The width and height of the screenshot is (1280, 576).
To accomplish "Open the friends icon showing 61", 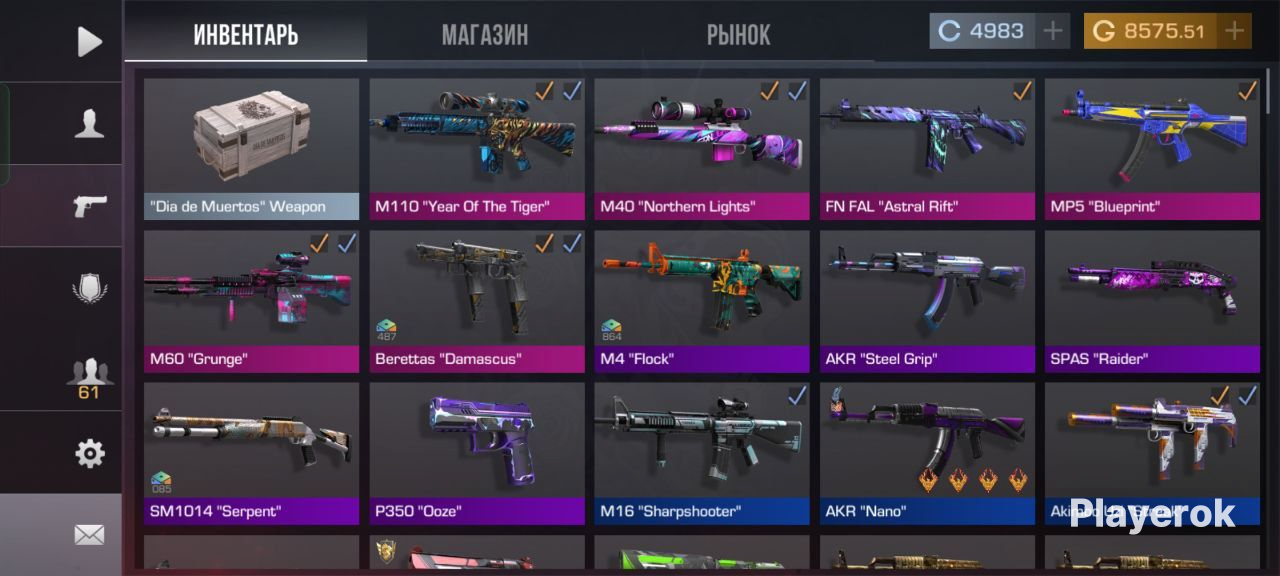I will coord(89,377).
